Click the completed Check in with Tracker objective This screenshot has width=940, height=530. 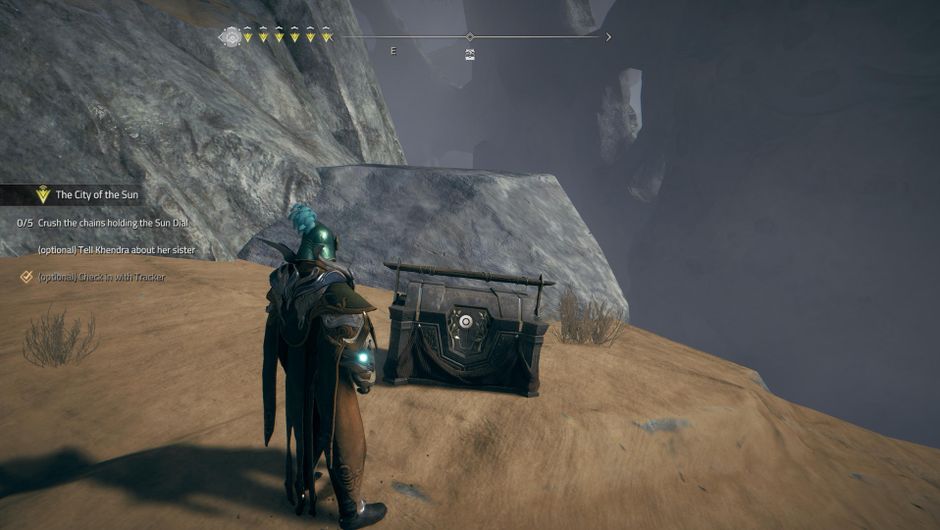[x=101, y=277]
